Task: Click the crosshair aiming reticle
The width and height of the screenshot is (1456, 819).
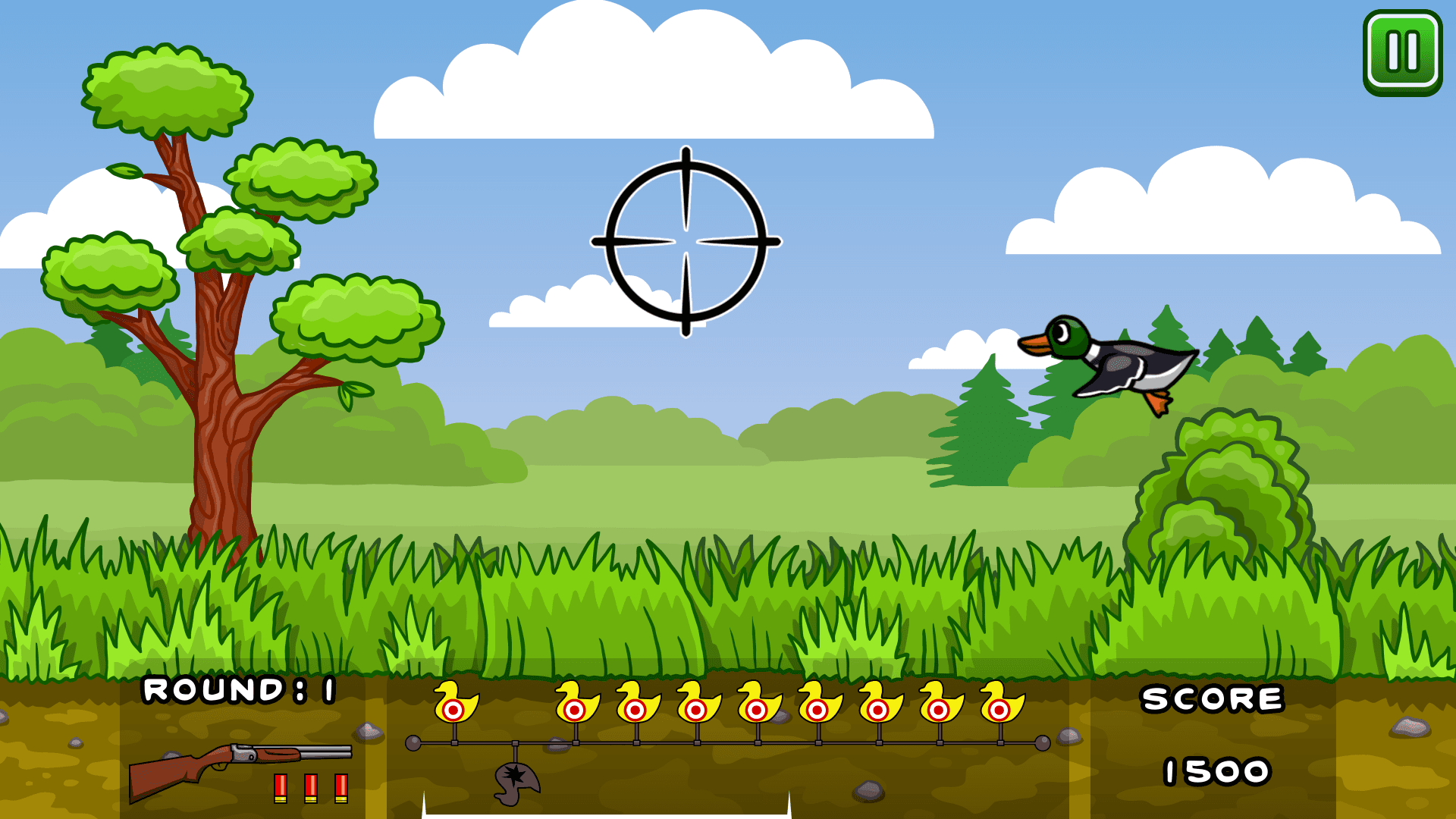Action: coord(686,243)
